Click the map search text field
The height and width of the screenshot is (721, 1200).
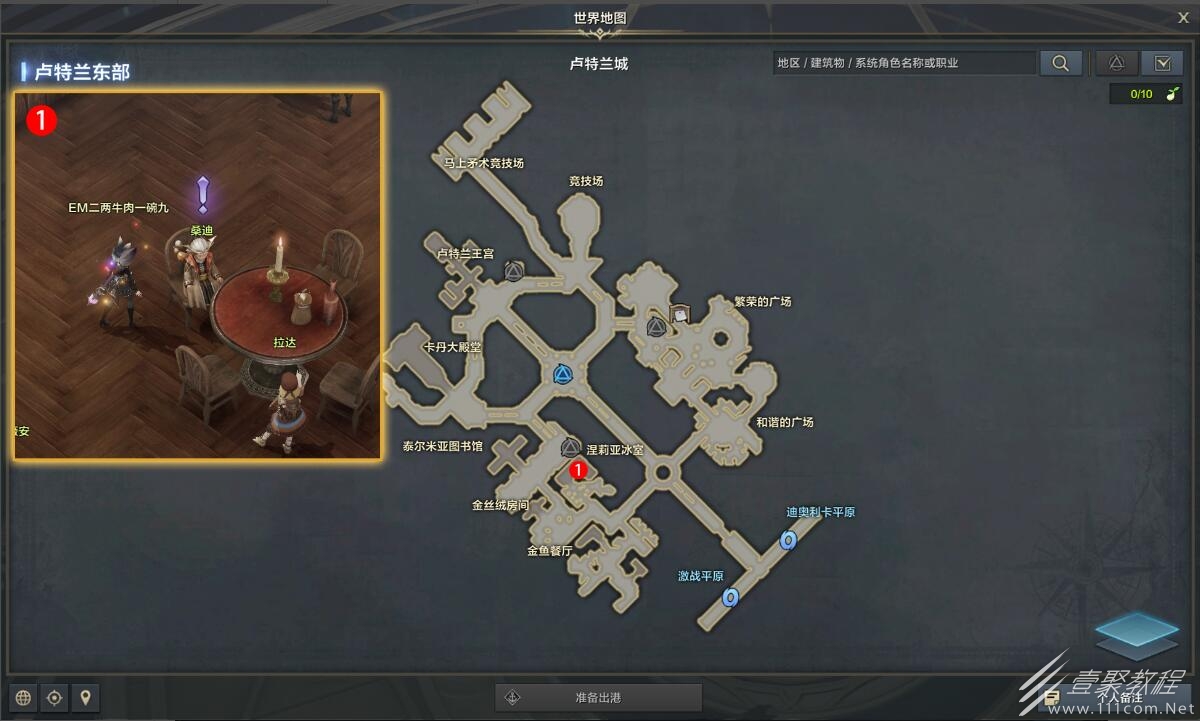[905, 63]
